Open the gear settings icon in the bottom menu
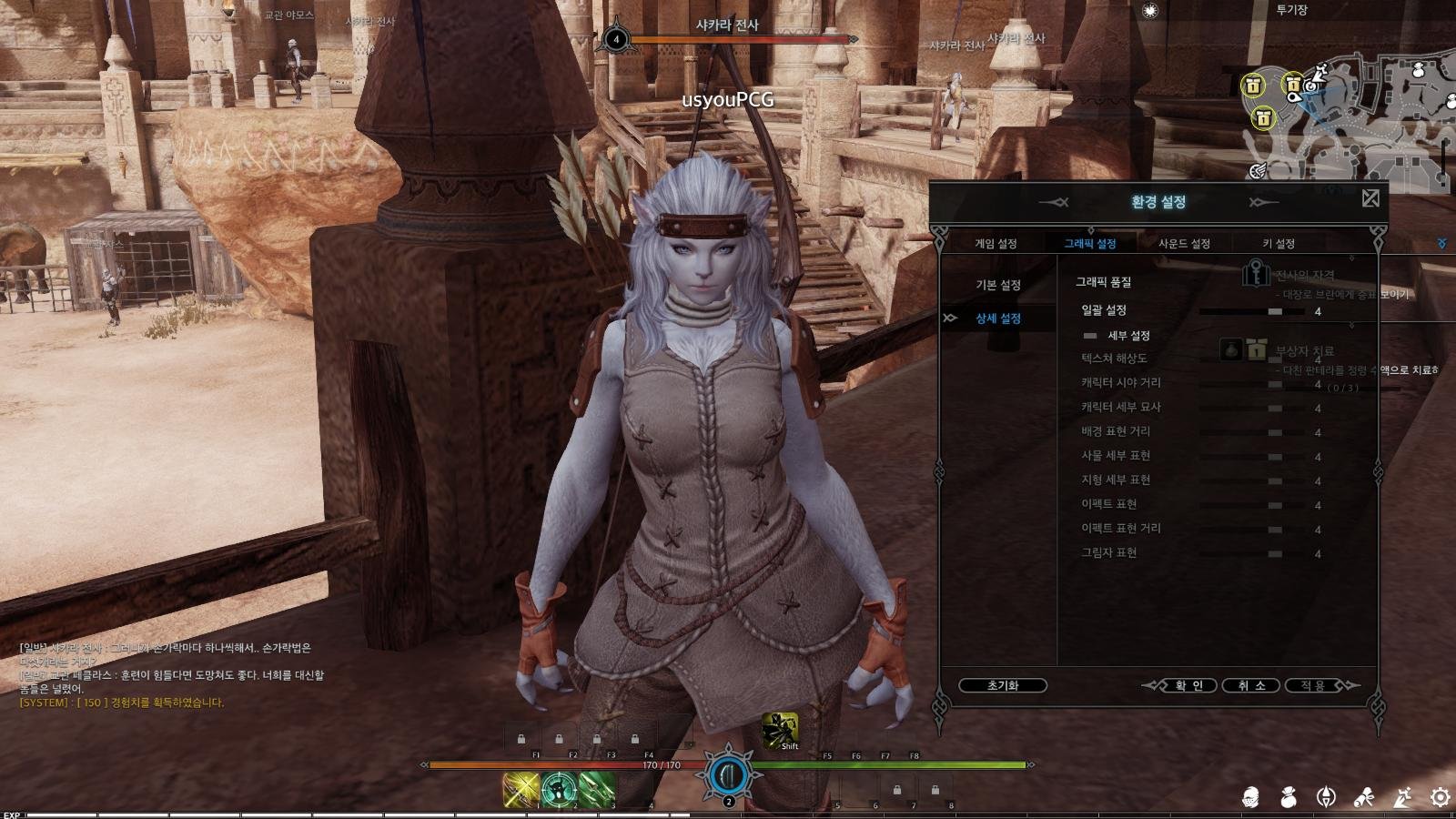 tap(1440, 798)
